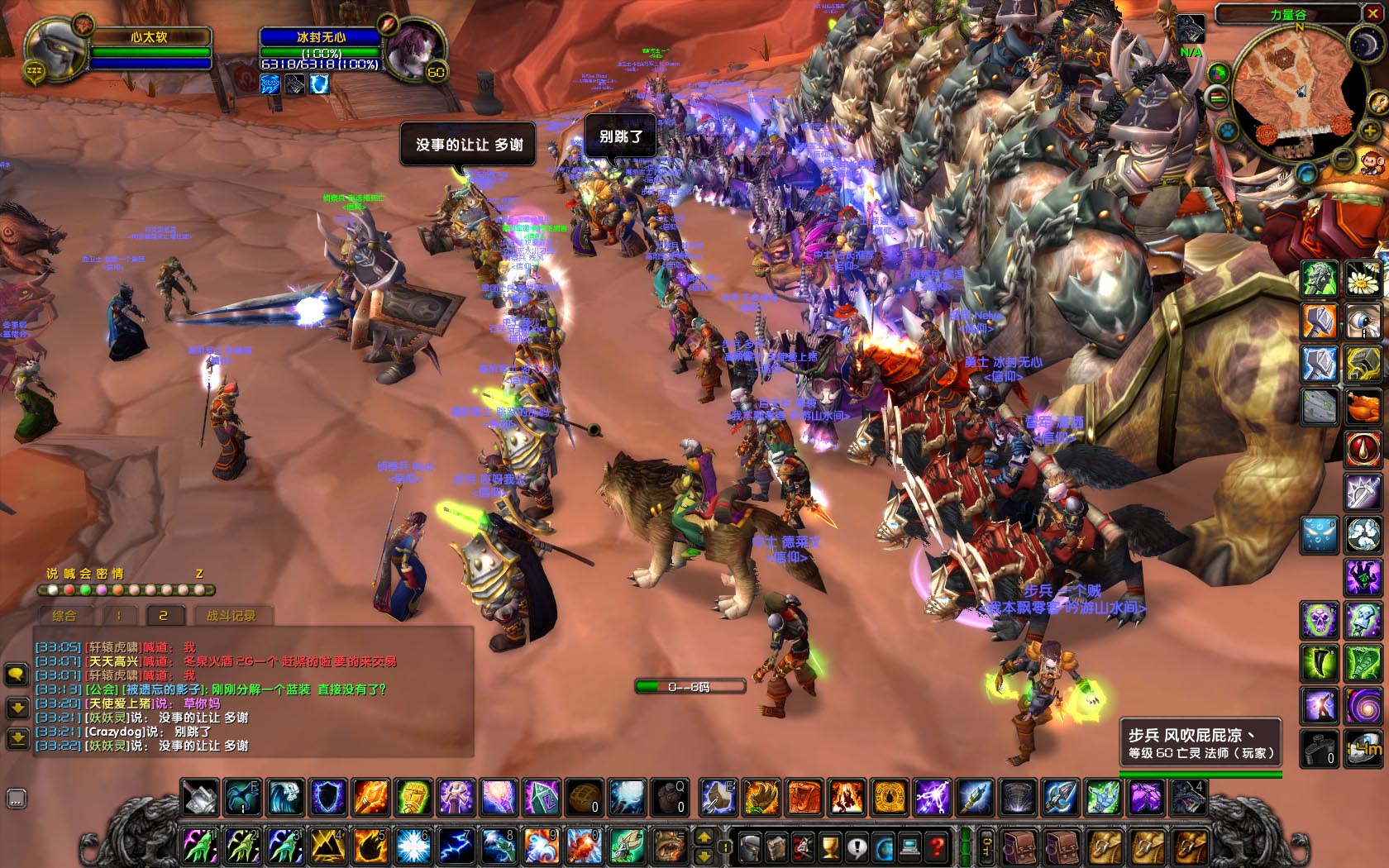Toggle the 会 (Guild) channel button above chat
The width and height of the screenshot is (1389, 868).
click(x=84, y=575)
